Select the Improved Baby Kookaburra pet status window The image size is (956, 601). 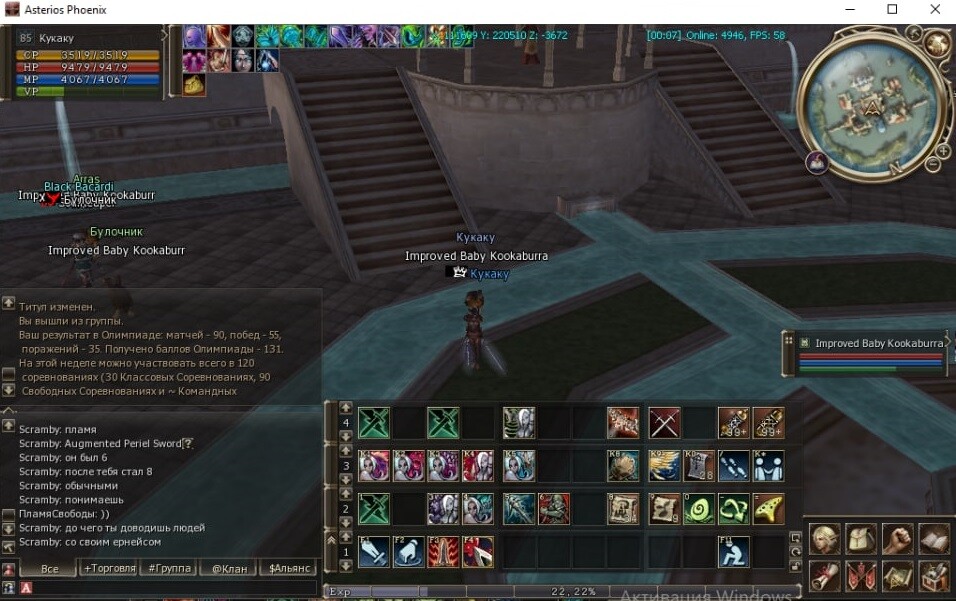coord(868,343)
